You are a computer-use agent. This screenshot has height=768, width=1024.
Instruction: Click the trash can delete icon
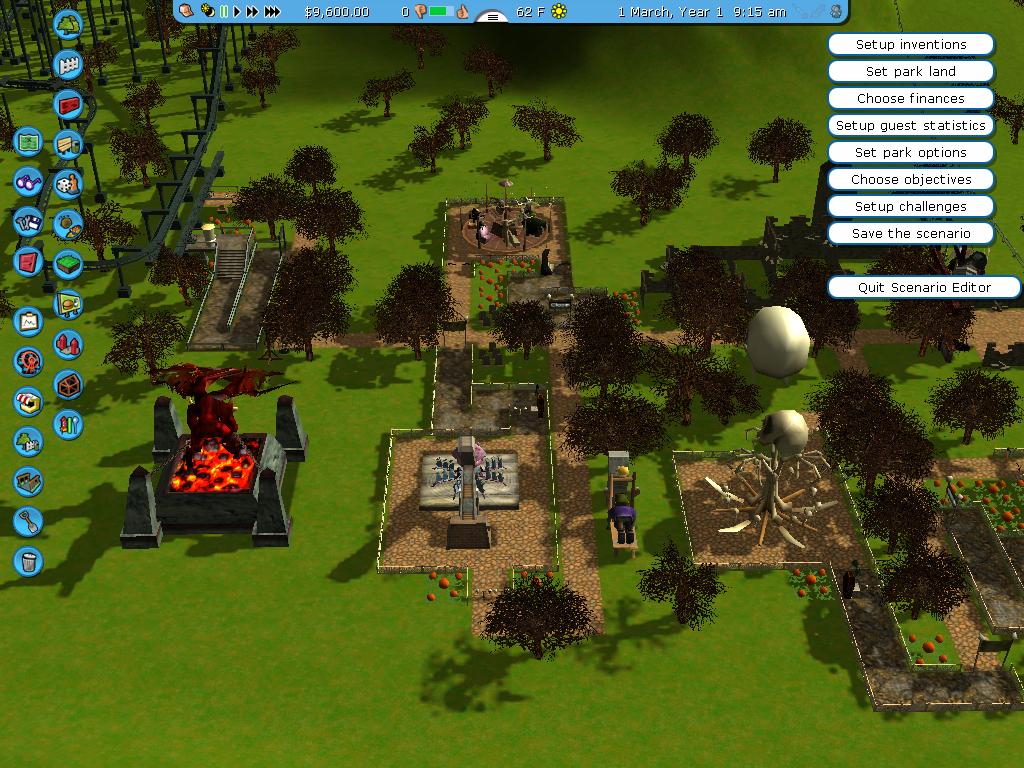(x=28, y=561)
